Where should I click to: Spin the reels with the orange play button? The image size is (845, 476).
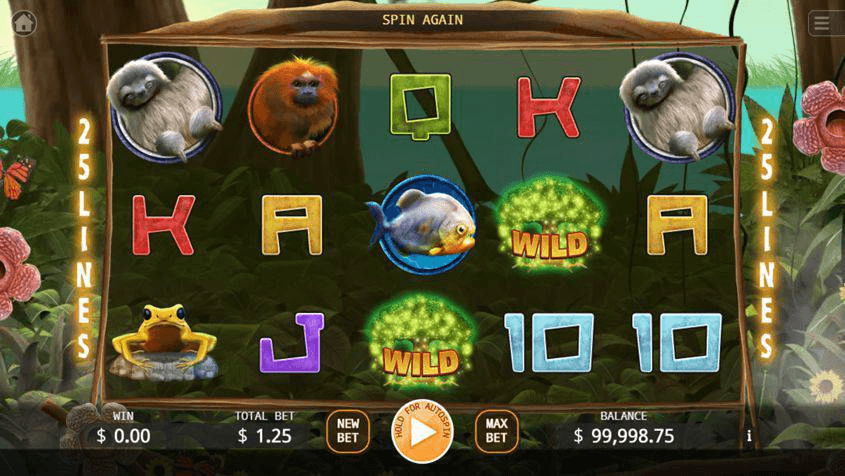tap(423, 433)
